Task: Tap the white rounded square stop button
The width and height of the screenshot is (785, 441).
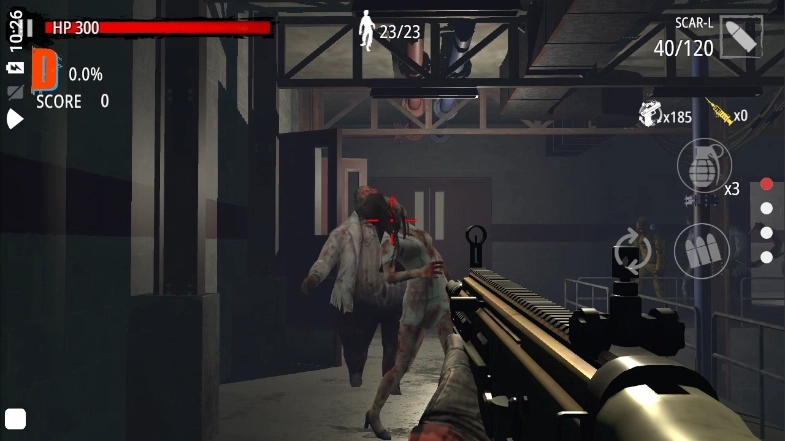Action: tap(15, 418)
